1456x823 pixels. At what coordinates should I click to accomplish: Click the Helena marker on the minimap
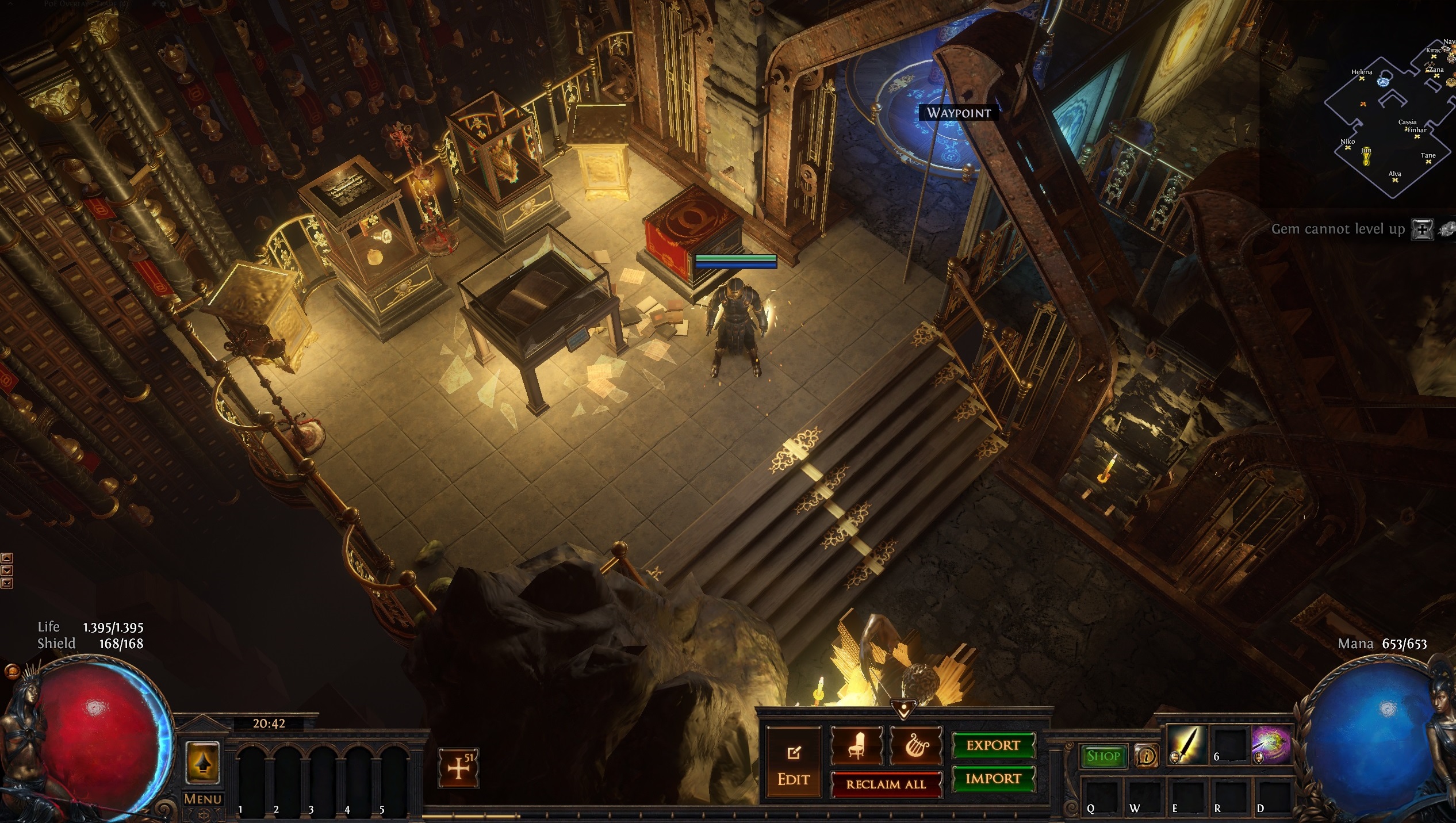click(1362, 78)
